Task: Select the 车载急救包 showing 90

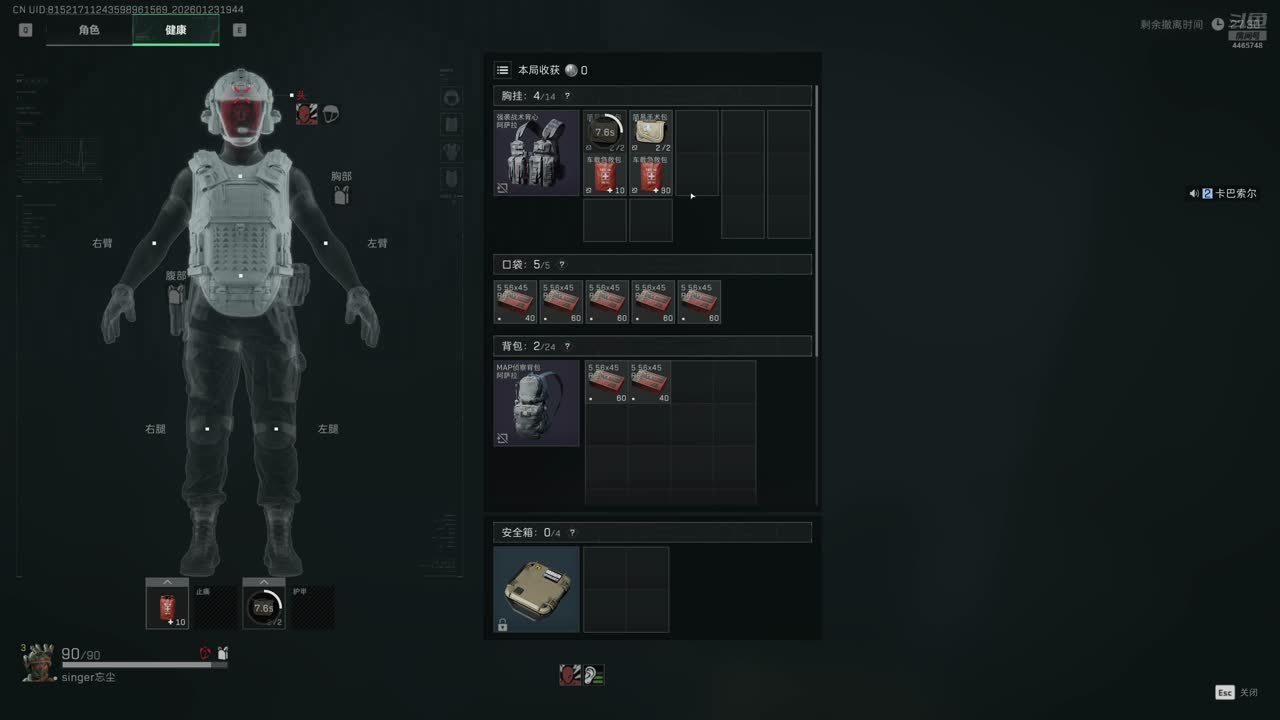Action: click(x=651, y=175)
